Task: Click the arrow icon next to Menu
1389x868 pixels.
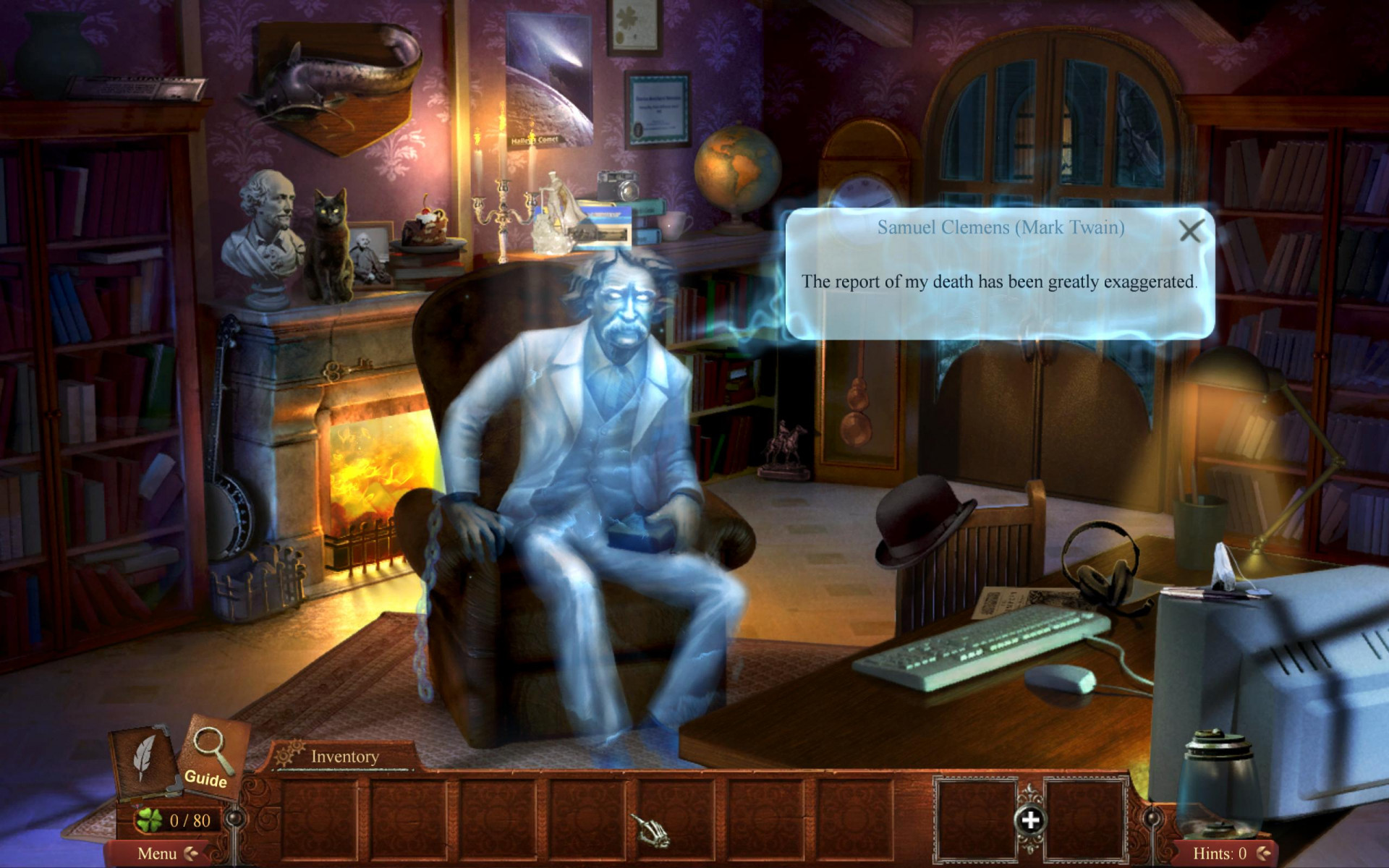Action: [191, 854]
